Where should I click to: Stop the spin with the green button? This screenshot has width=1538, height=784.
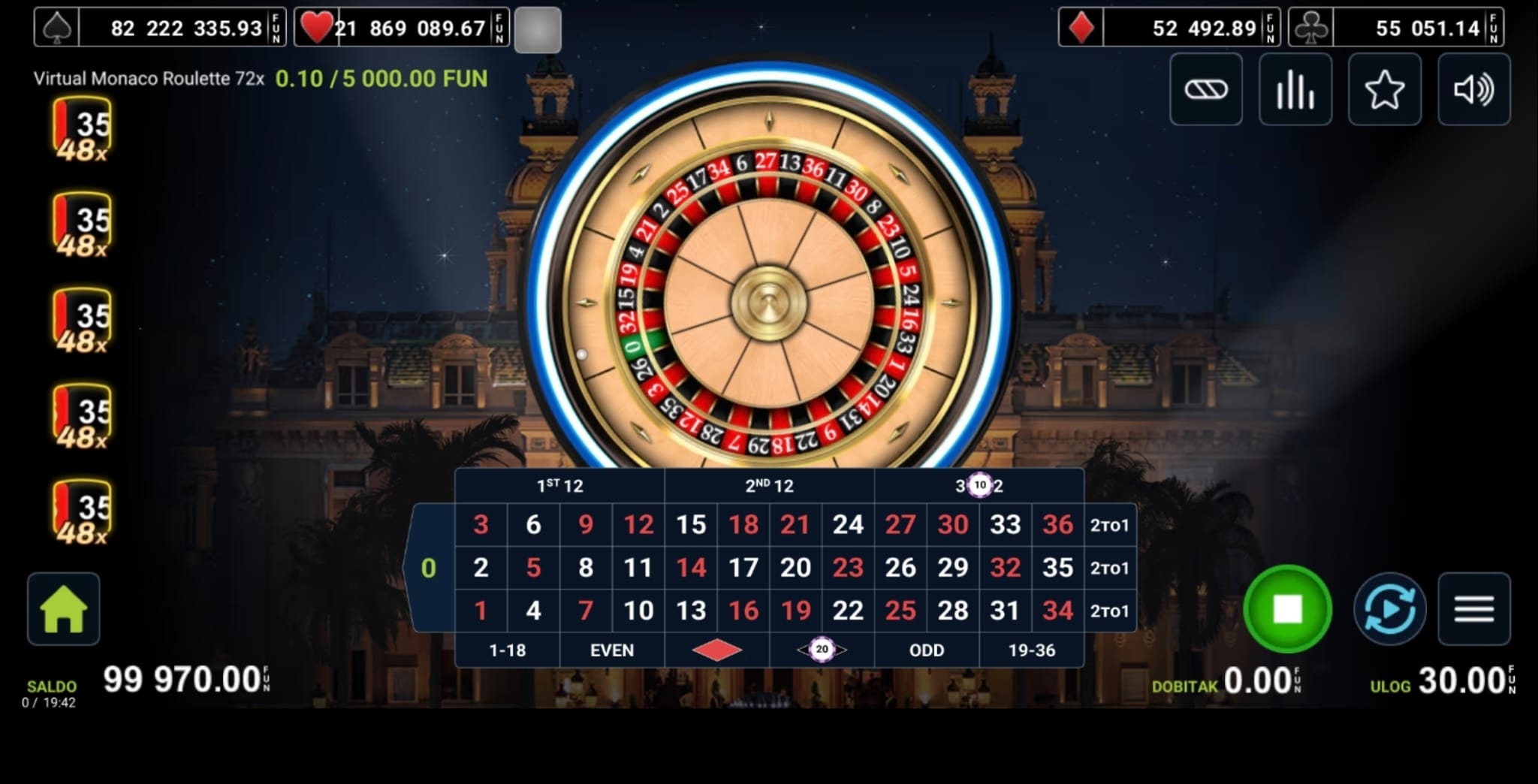(1287, 609)
